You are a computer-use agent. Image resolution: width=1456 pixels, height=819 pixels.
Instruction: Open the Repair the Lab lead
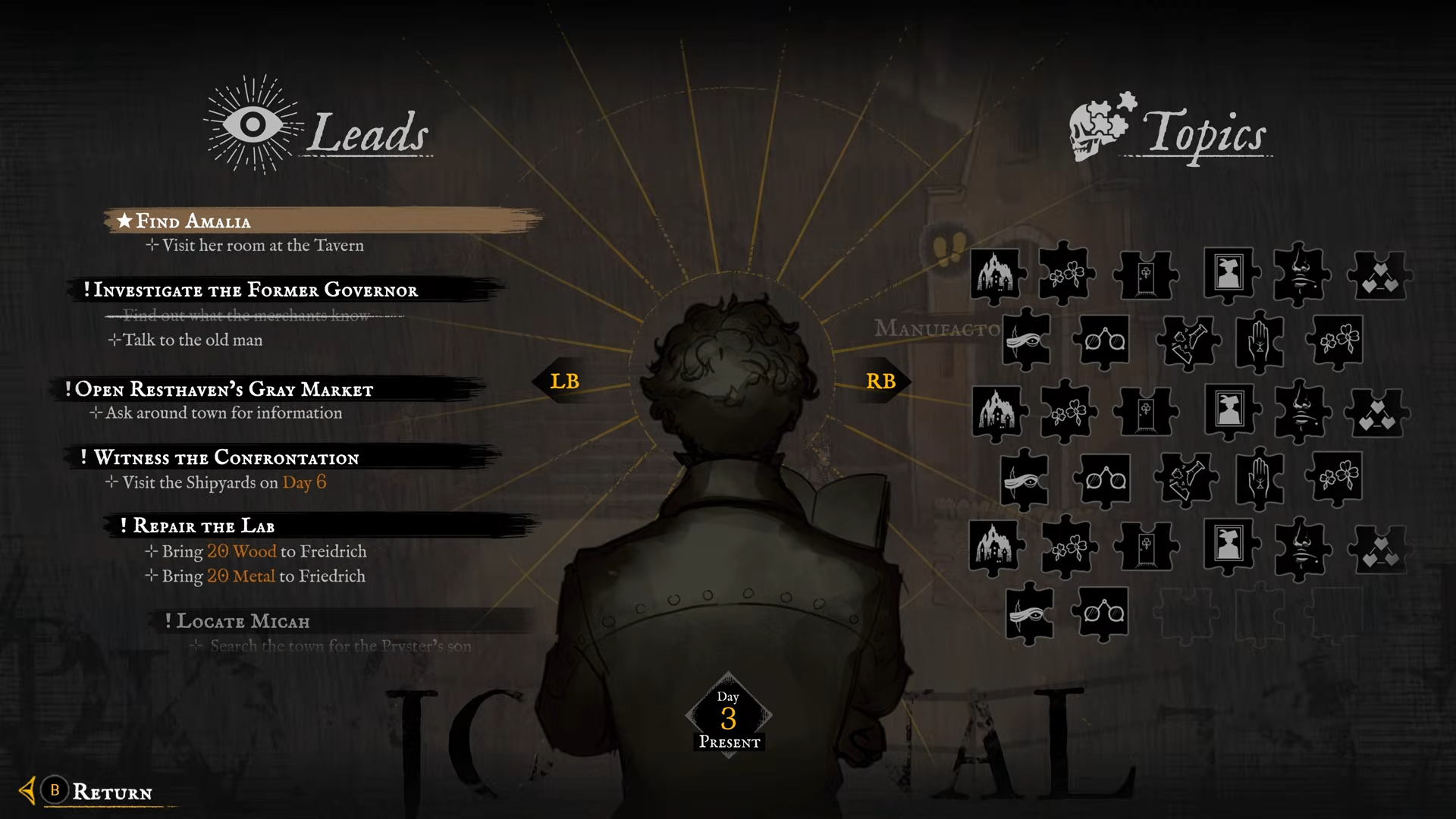coord(204,526)
